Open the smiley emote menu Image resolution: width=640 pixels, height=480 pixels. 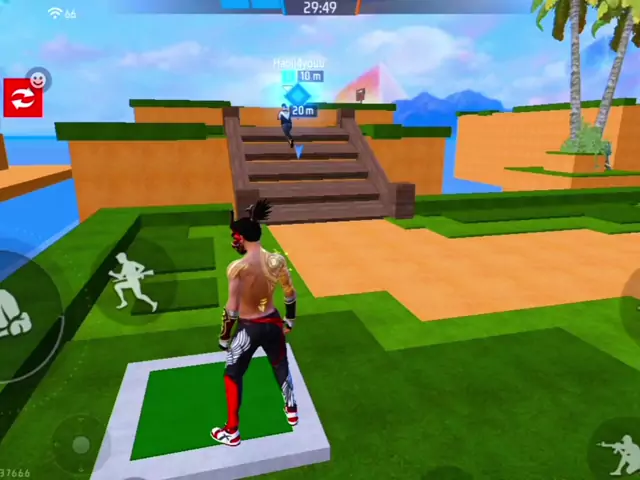38,78
